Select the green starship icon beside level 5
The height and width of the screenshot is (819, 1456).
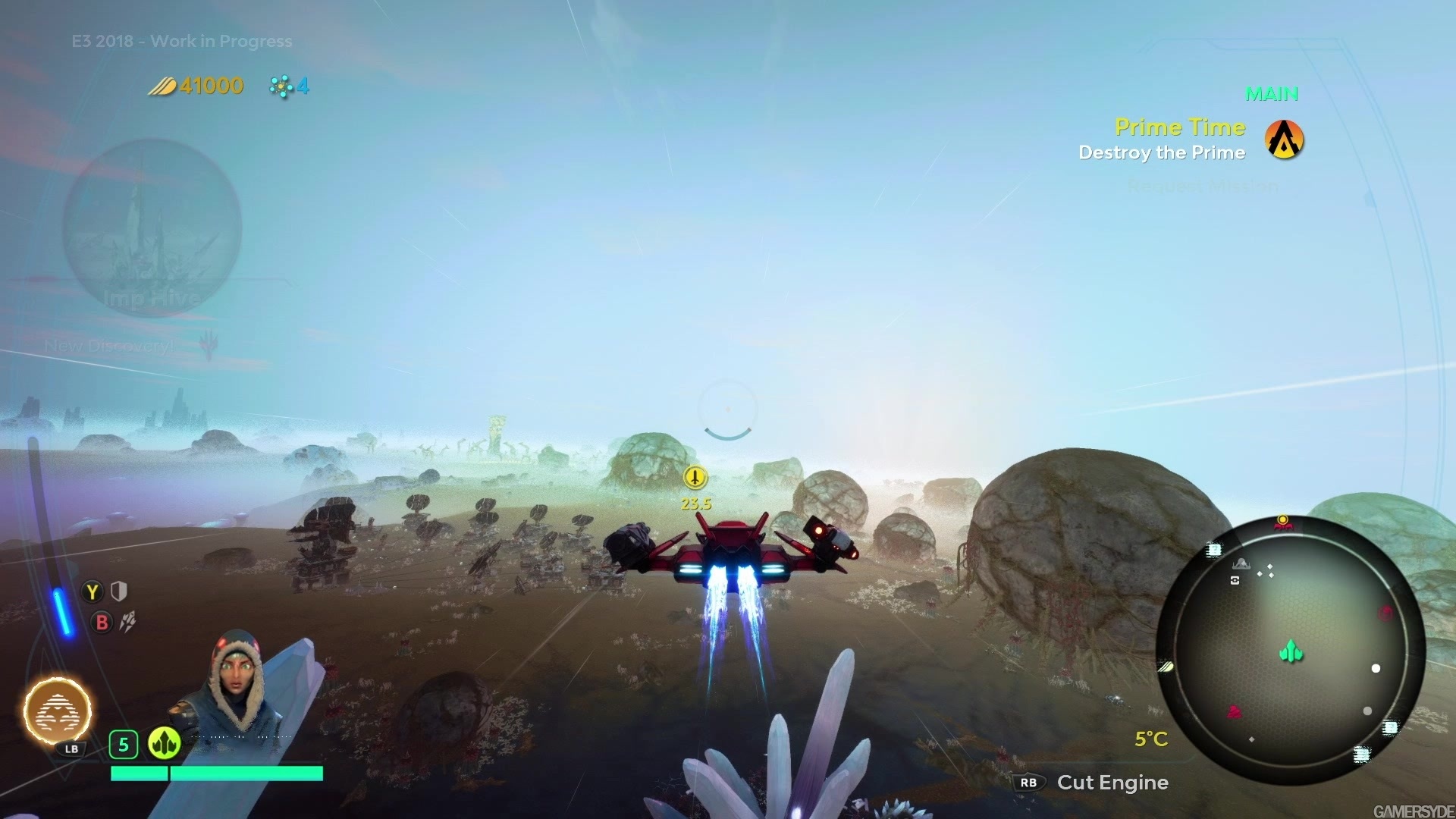[164, 744]
